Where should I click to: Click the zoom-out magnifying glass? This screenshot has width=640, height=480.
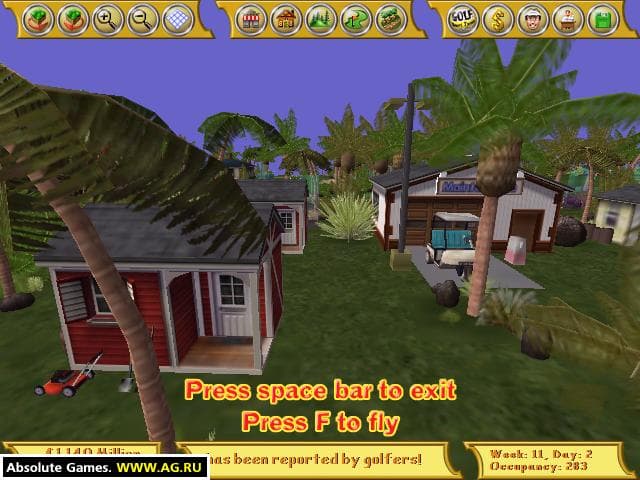tap(143, 19)
